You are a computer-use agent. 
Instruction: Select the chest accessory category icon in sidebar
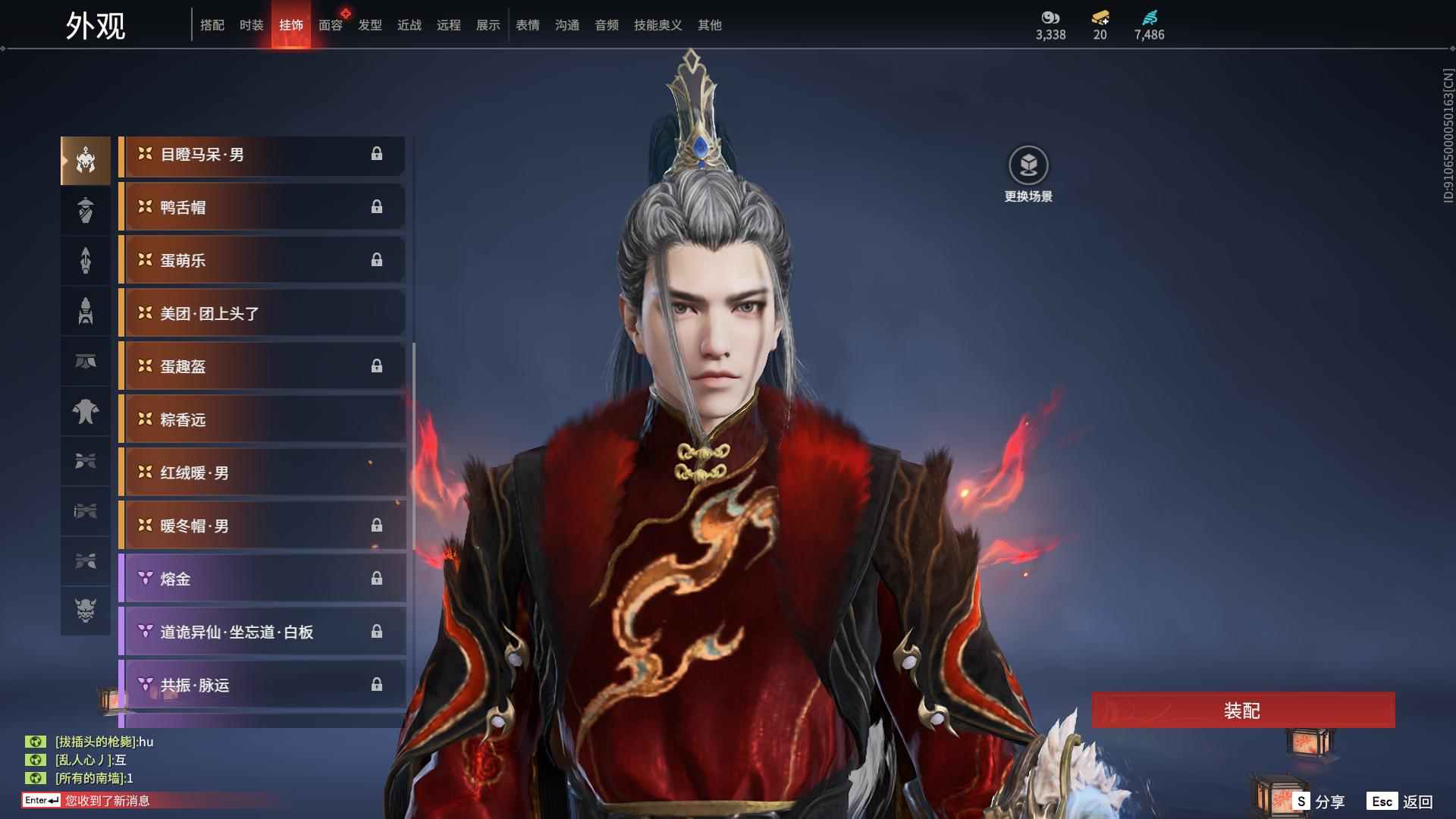coord(86,412)
